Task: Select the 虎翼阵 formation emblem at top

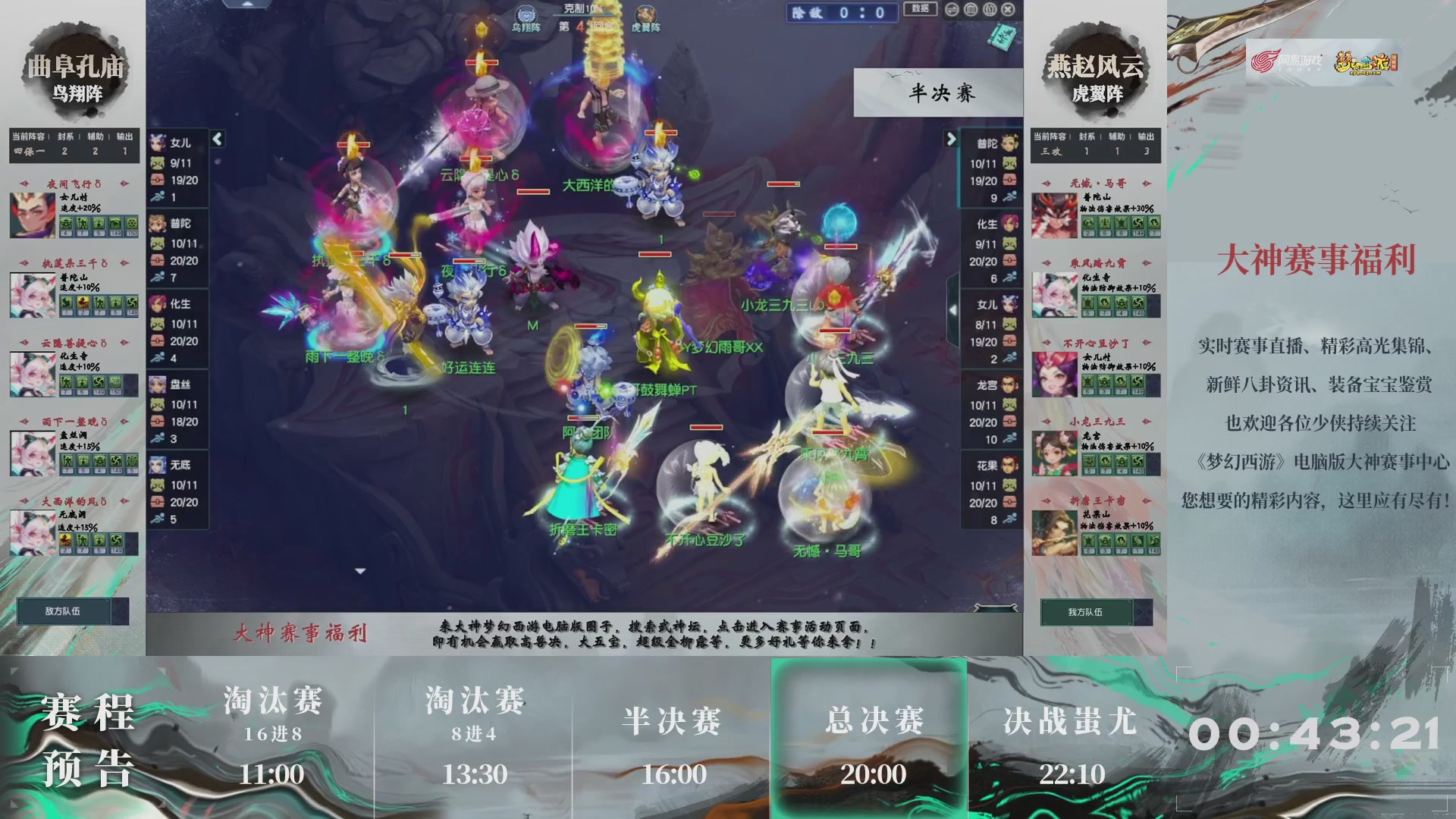Action: click(x=646, y=15)
